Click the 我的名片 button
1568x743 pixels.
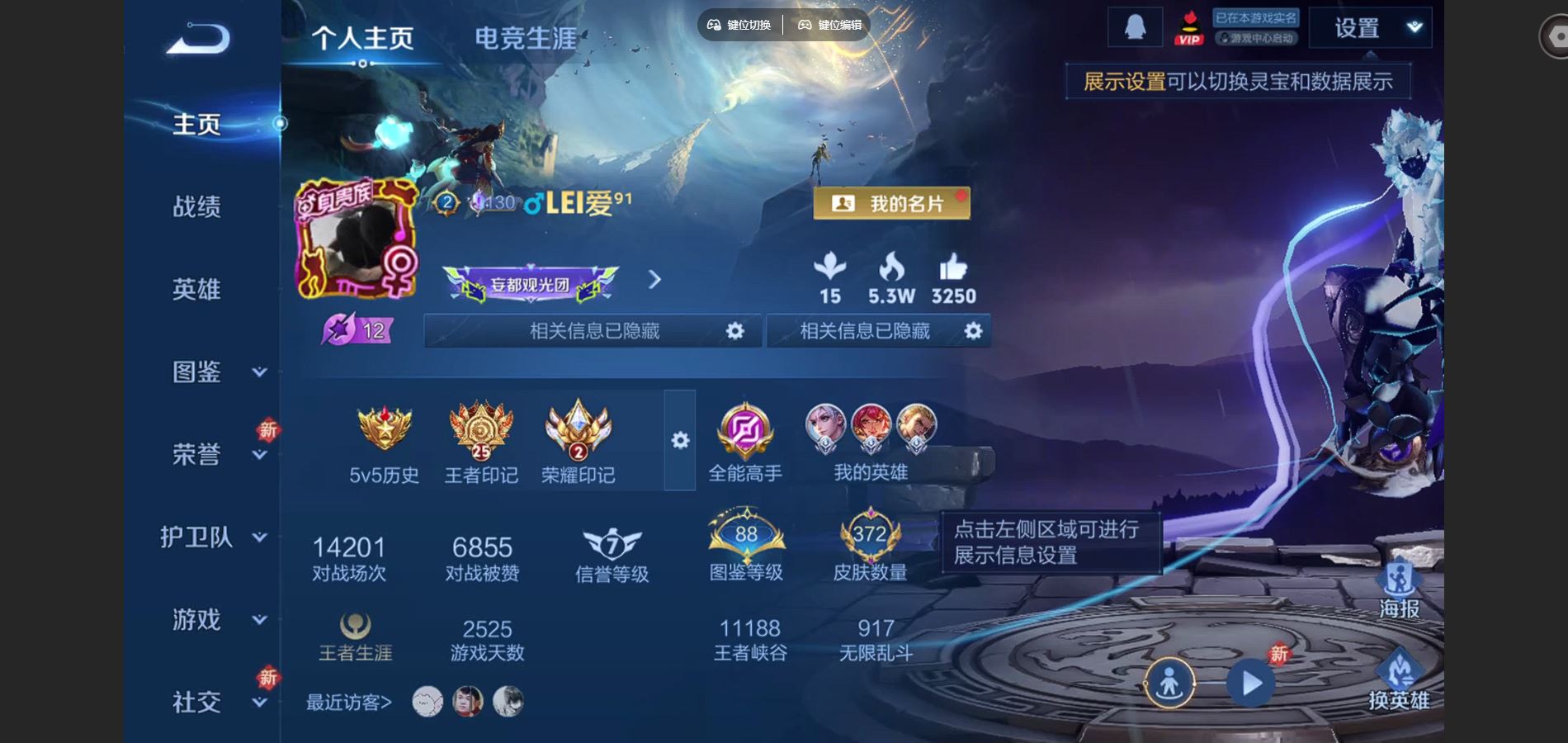point(891,202)
